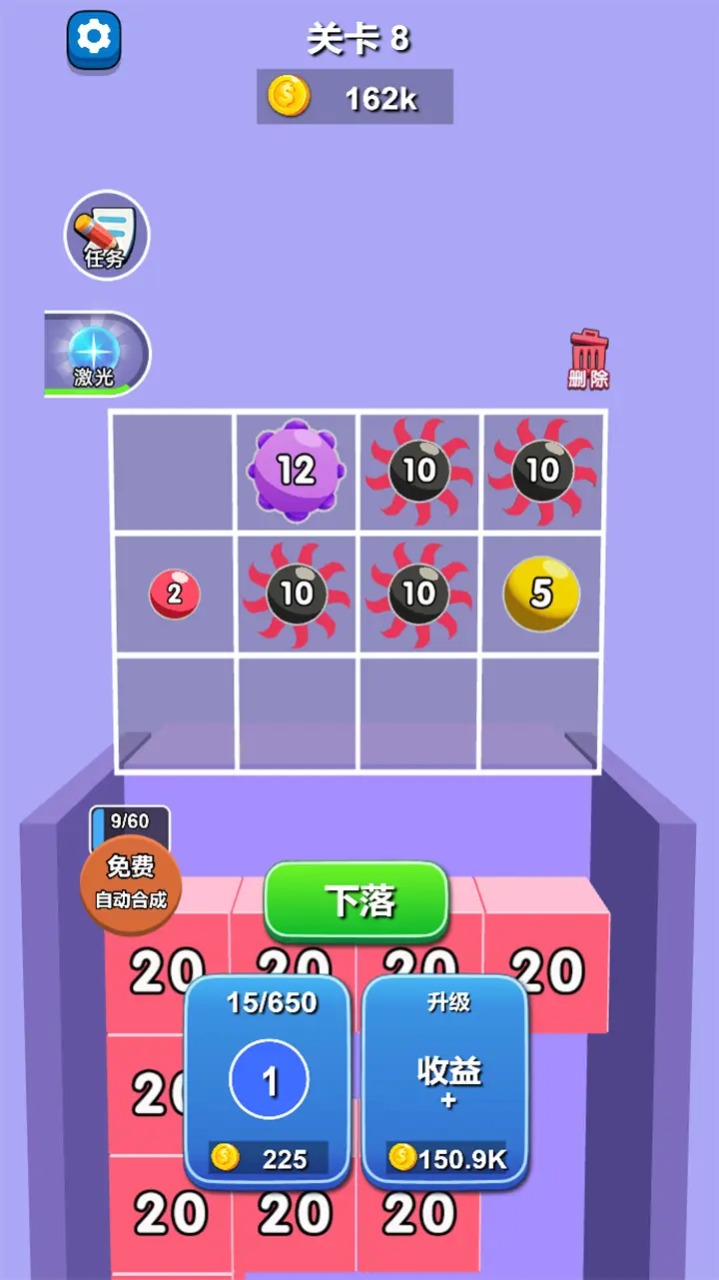Select the small red 2 ball
719x1280 pixels.
[x=174, y=594]
